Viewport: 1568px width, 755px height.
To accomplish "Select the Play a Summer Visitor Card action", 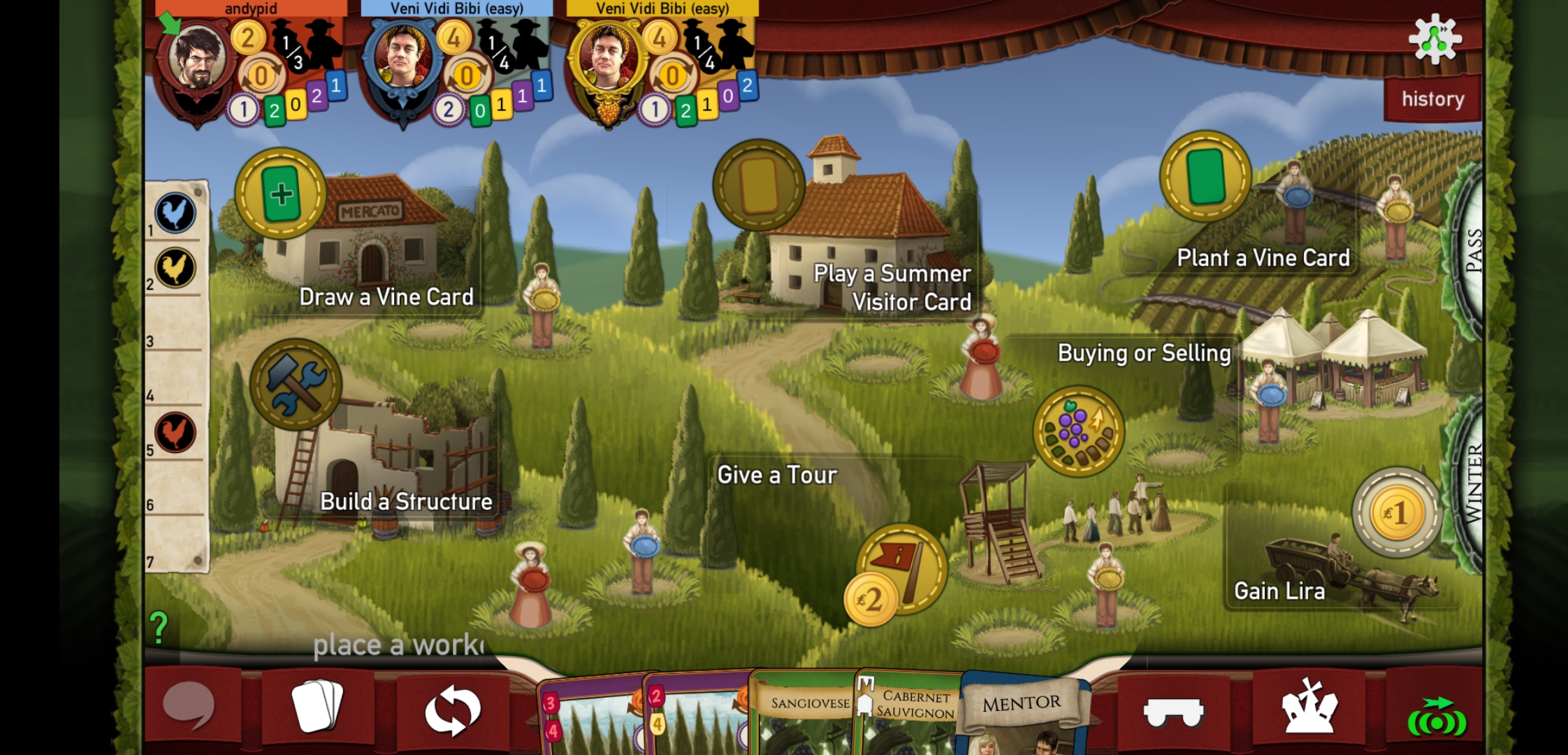I will [759, 185].
